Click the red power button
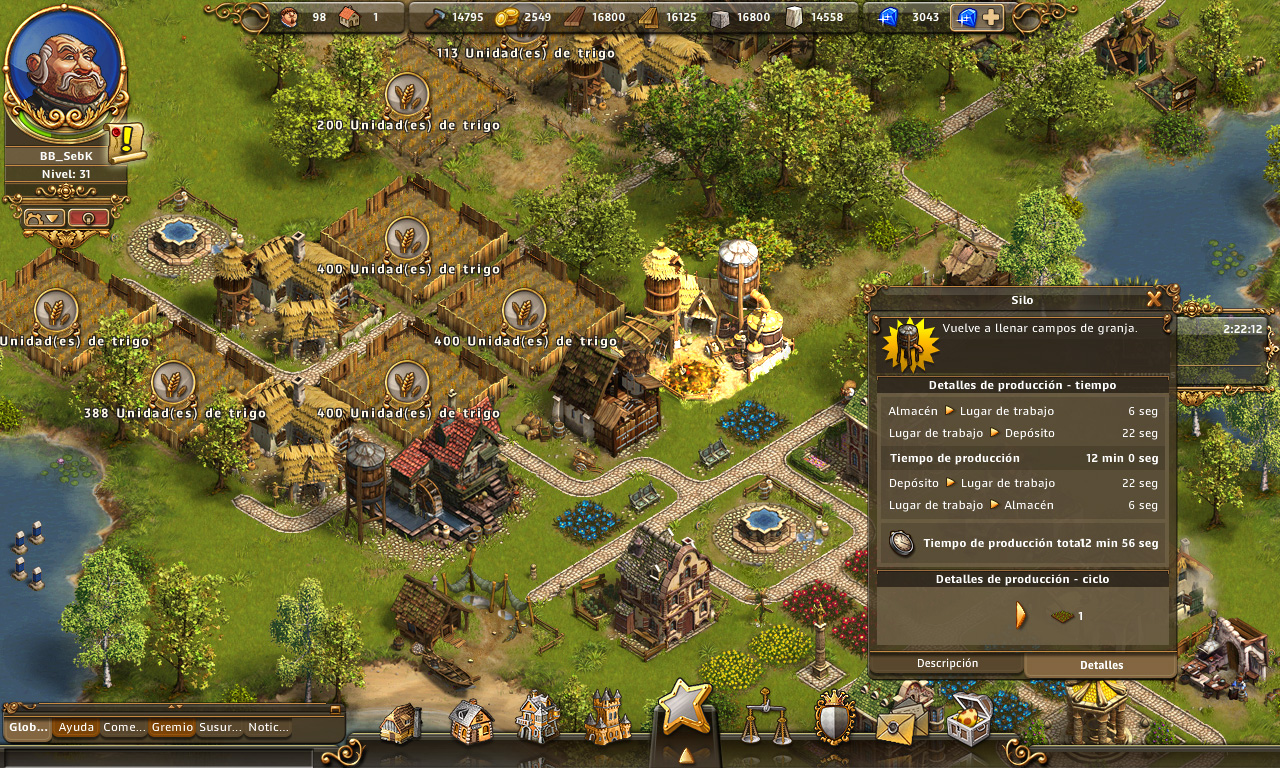 coord(88,217)
